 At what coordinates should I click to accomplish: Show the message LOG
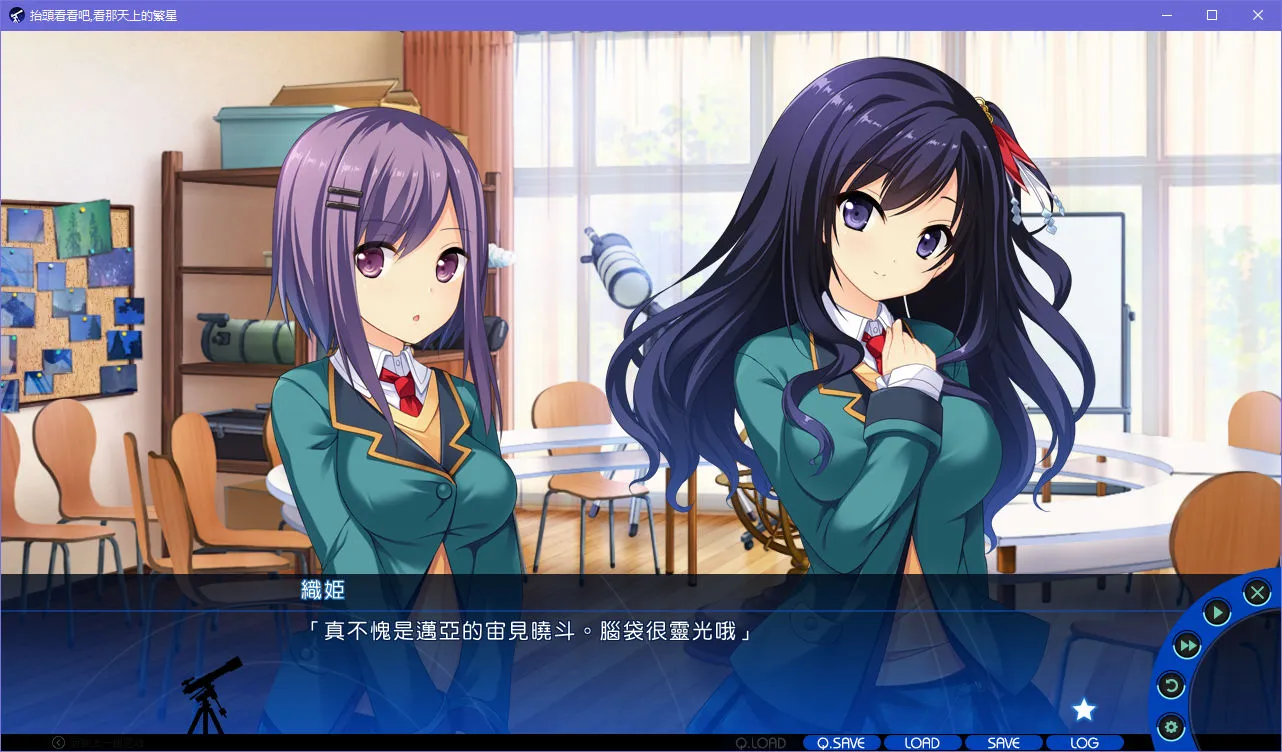(1084, 743)
